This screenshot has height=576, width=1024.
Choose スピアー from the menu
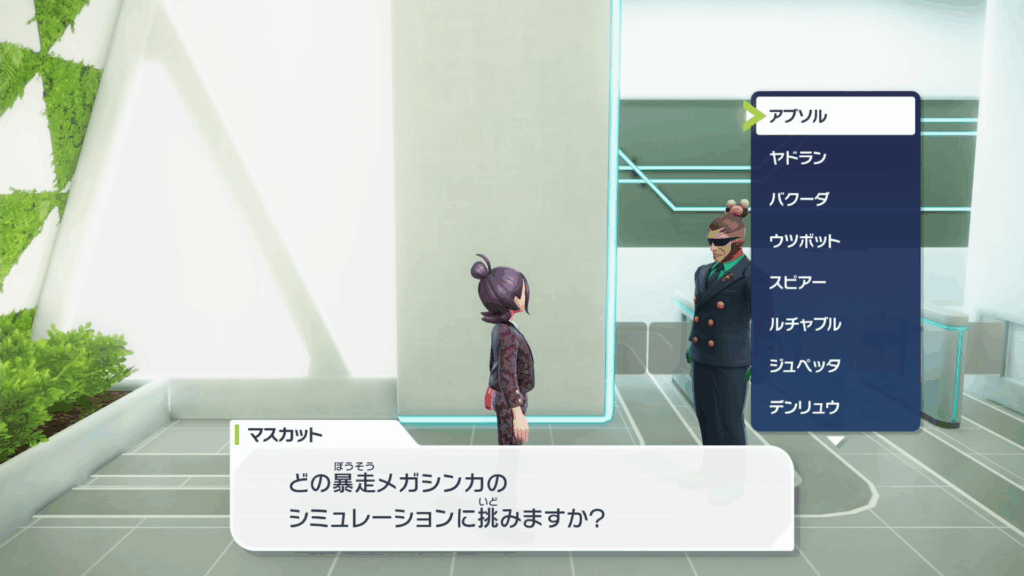[835, 282]
